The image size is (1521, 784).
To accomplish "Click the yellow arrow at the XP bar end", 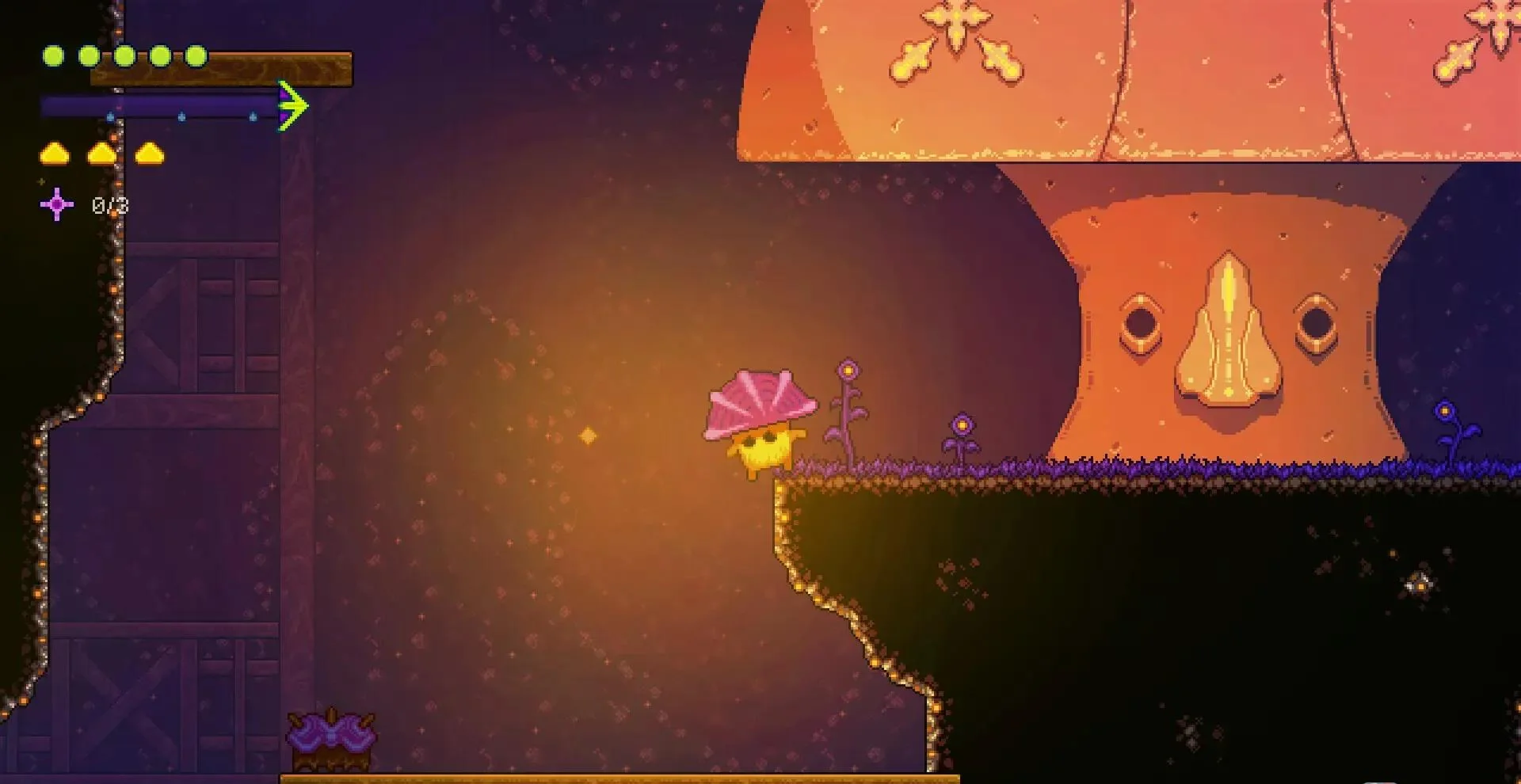I will click(293, 105).
